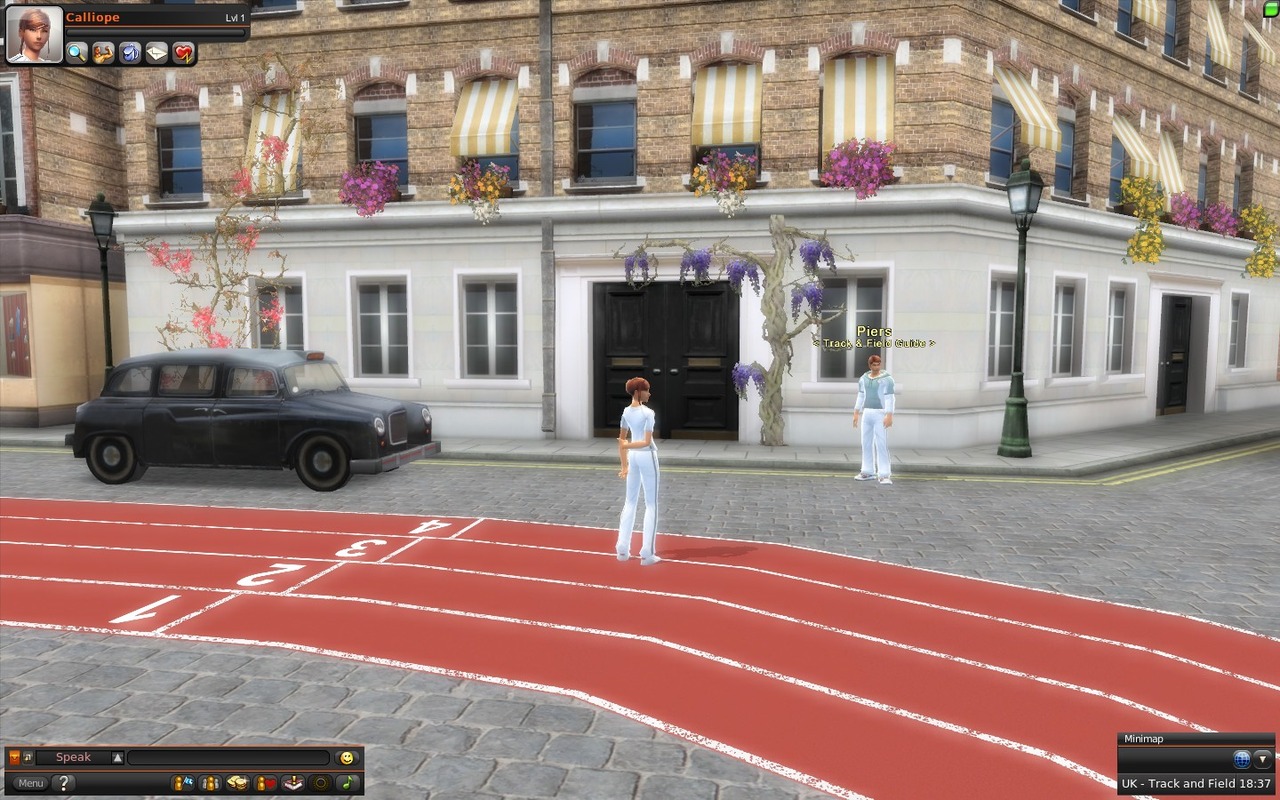Click the joystick with exclamation mark icon

coord(292,783)
